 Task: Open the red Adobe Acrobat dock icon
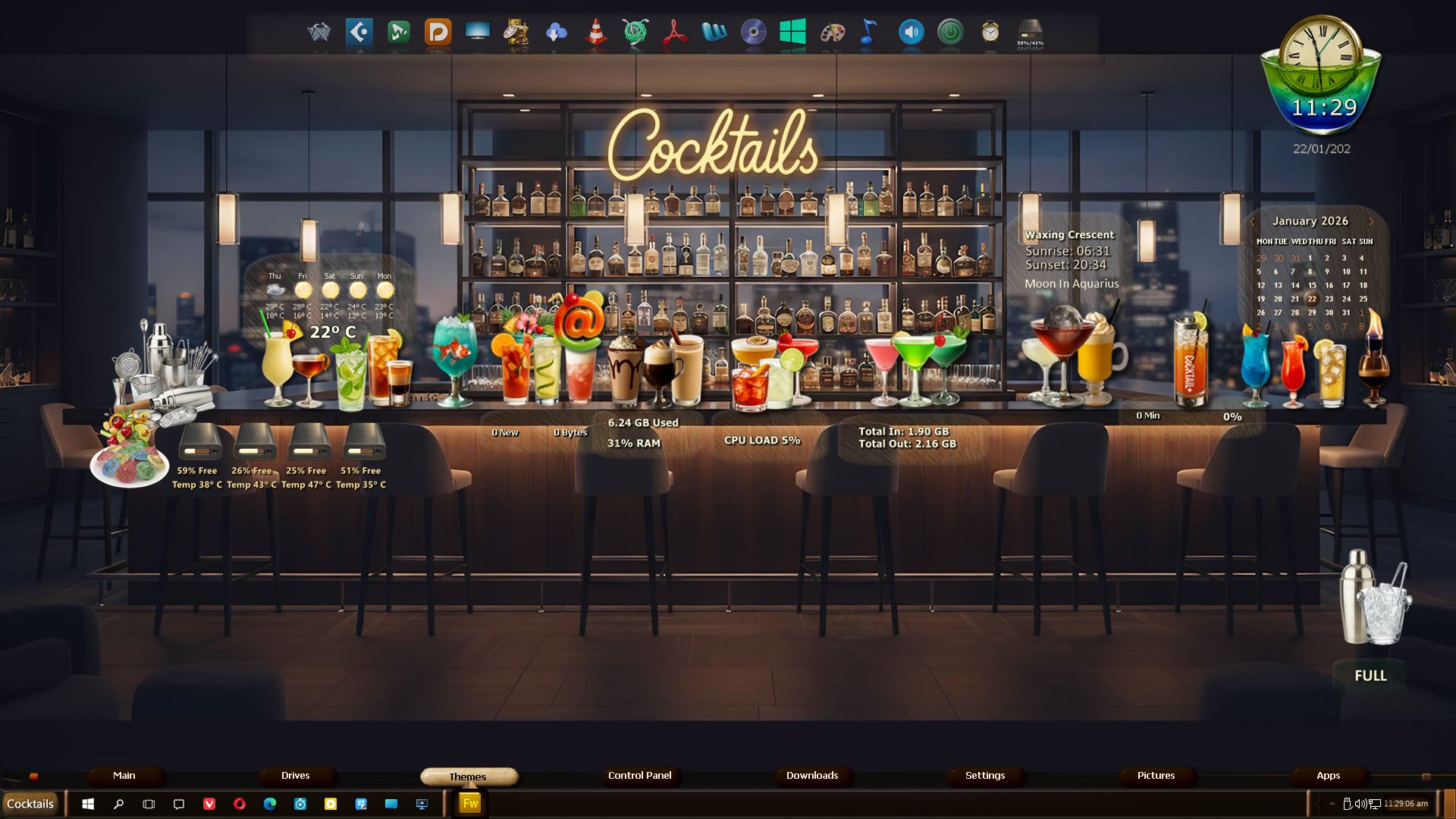tap(674, 32)
